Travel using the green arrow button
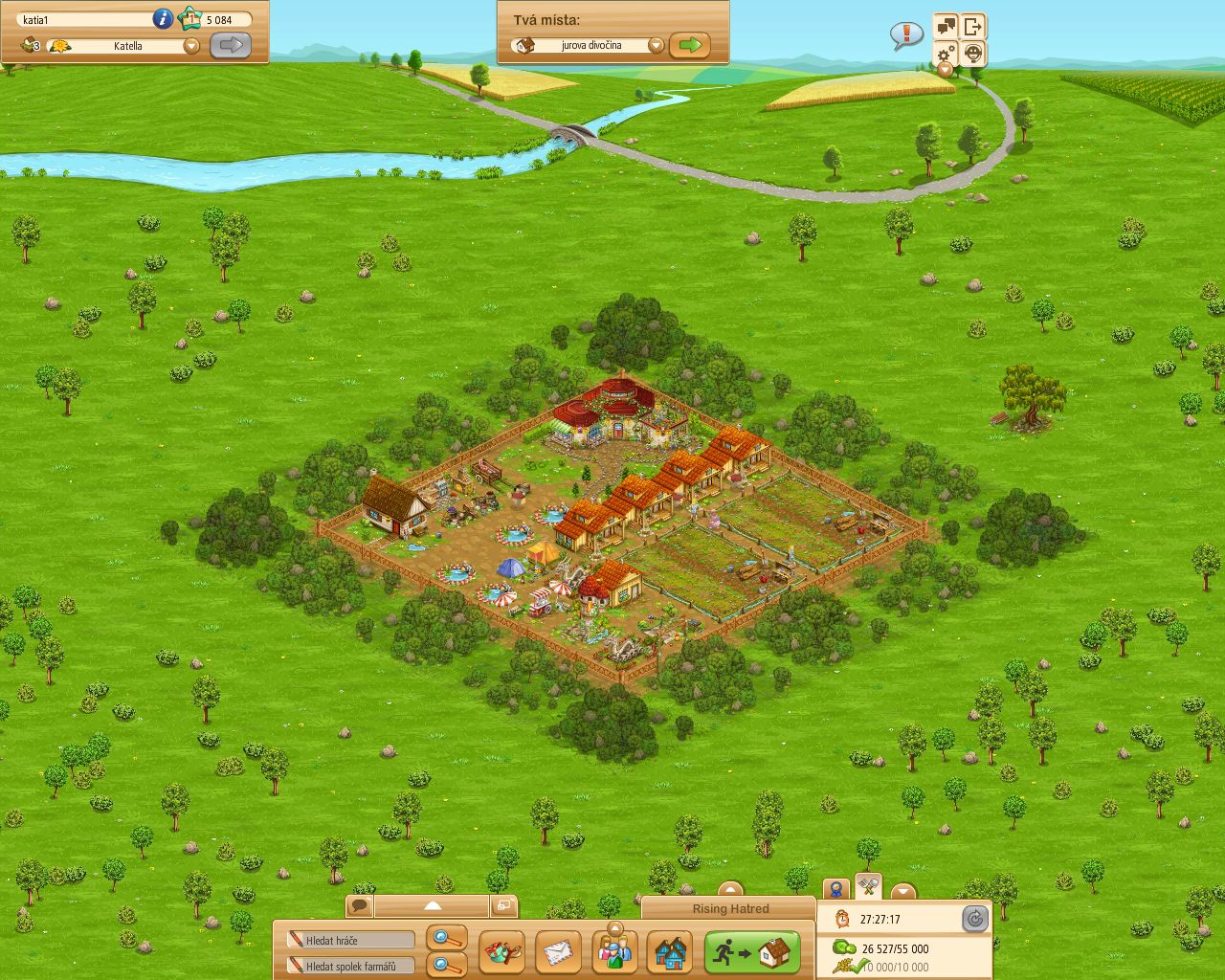This screenshot has width=1225, height=980. click(x=691, y=44)
